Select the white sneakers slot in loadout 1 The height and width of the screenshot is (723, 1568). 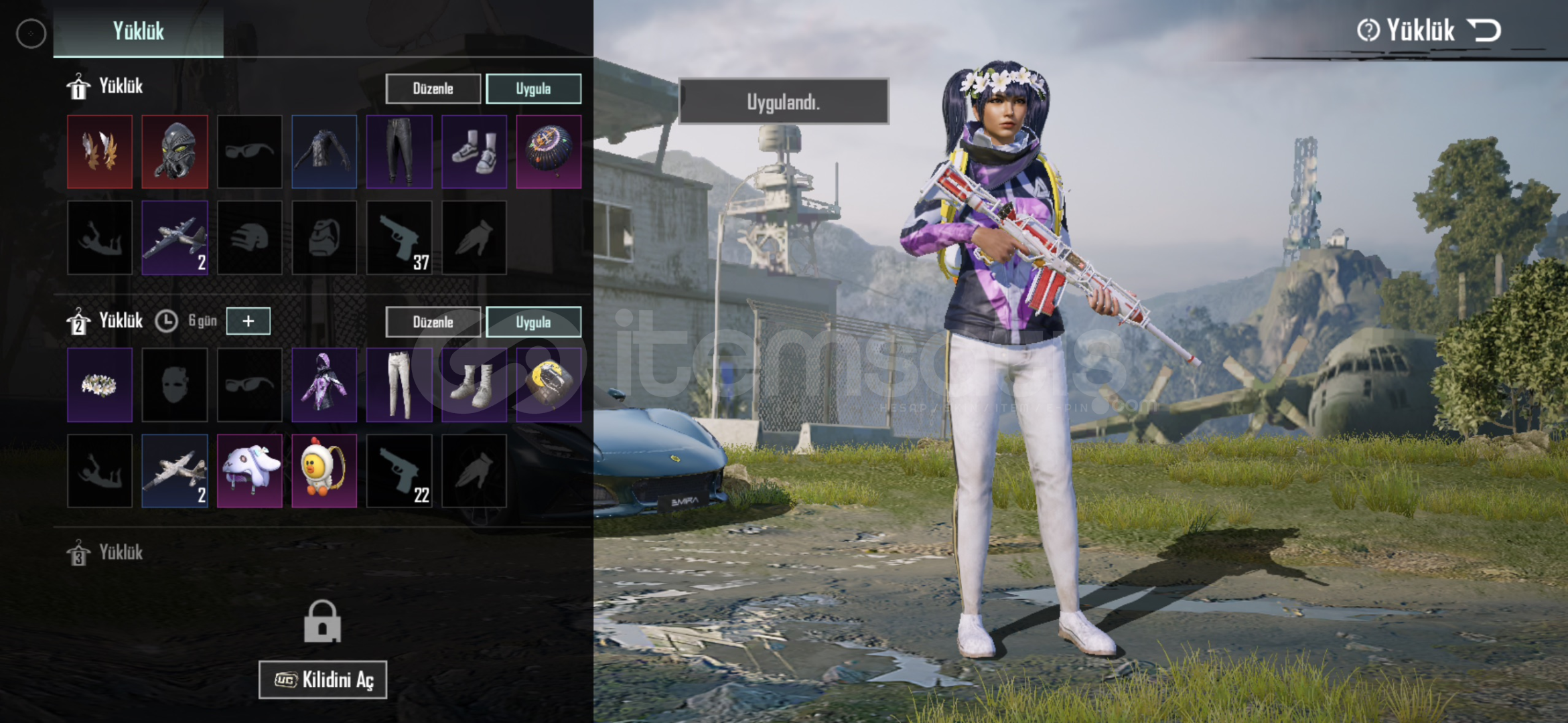coord(474,151)
